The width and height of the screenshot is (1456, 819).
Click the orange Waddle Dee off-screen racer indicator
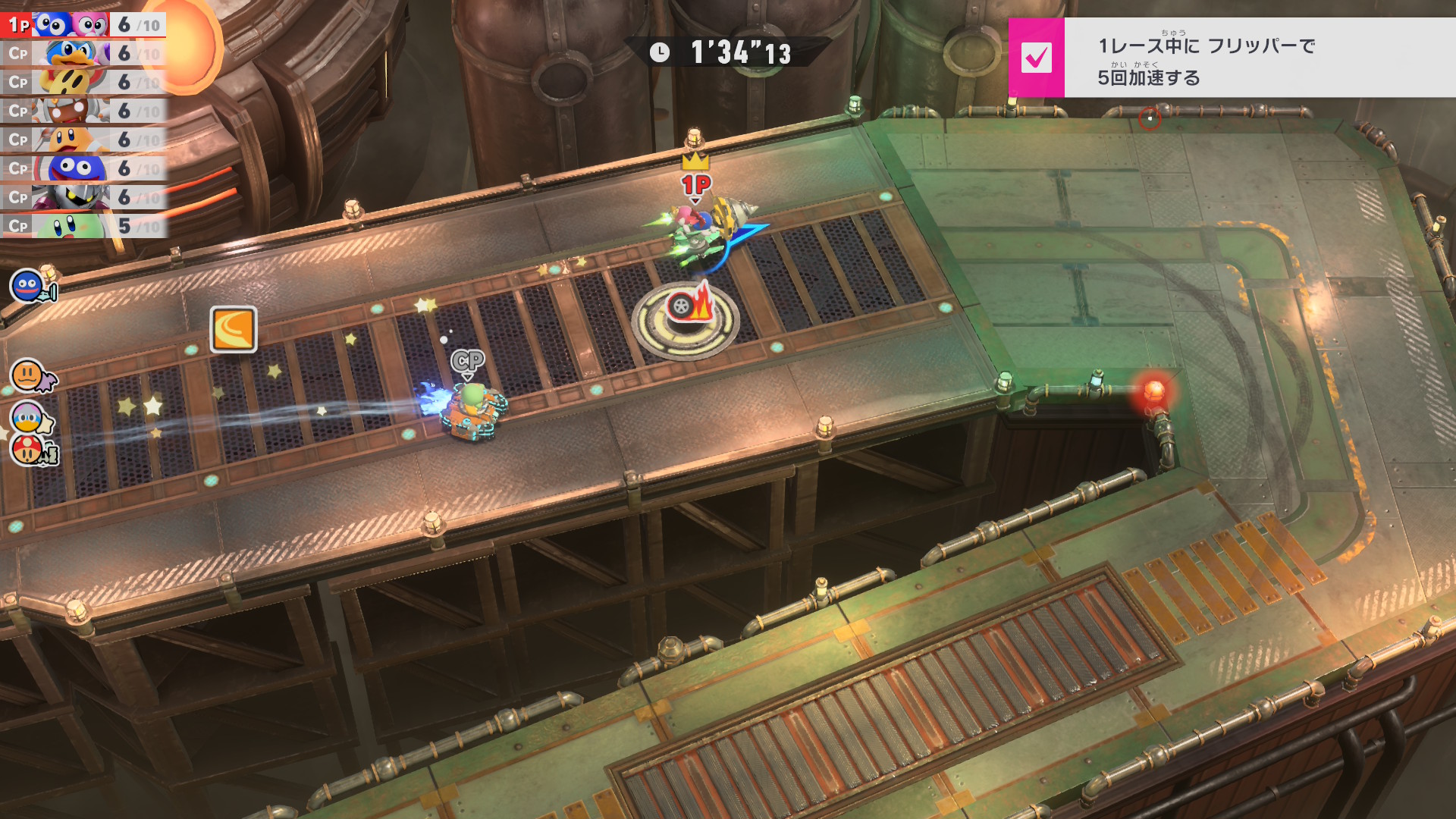[29, 375]
